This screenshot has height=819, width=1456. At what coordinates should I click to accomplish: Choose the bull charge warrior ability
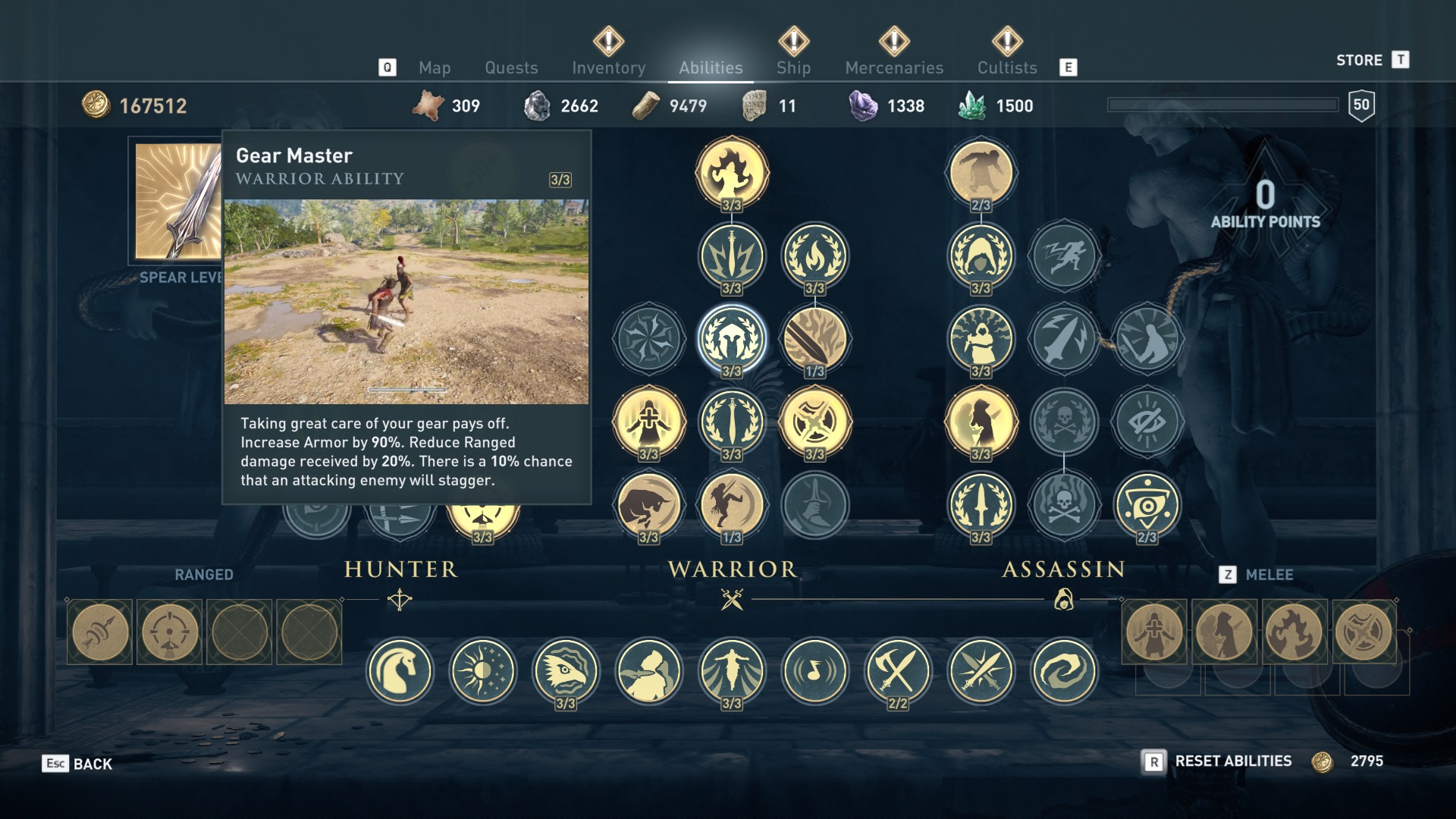pyautogui.click(x=648, y=504)
